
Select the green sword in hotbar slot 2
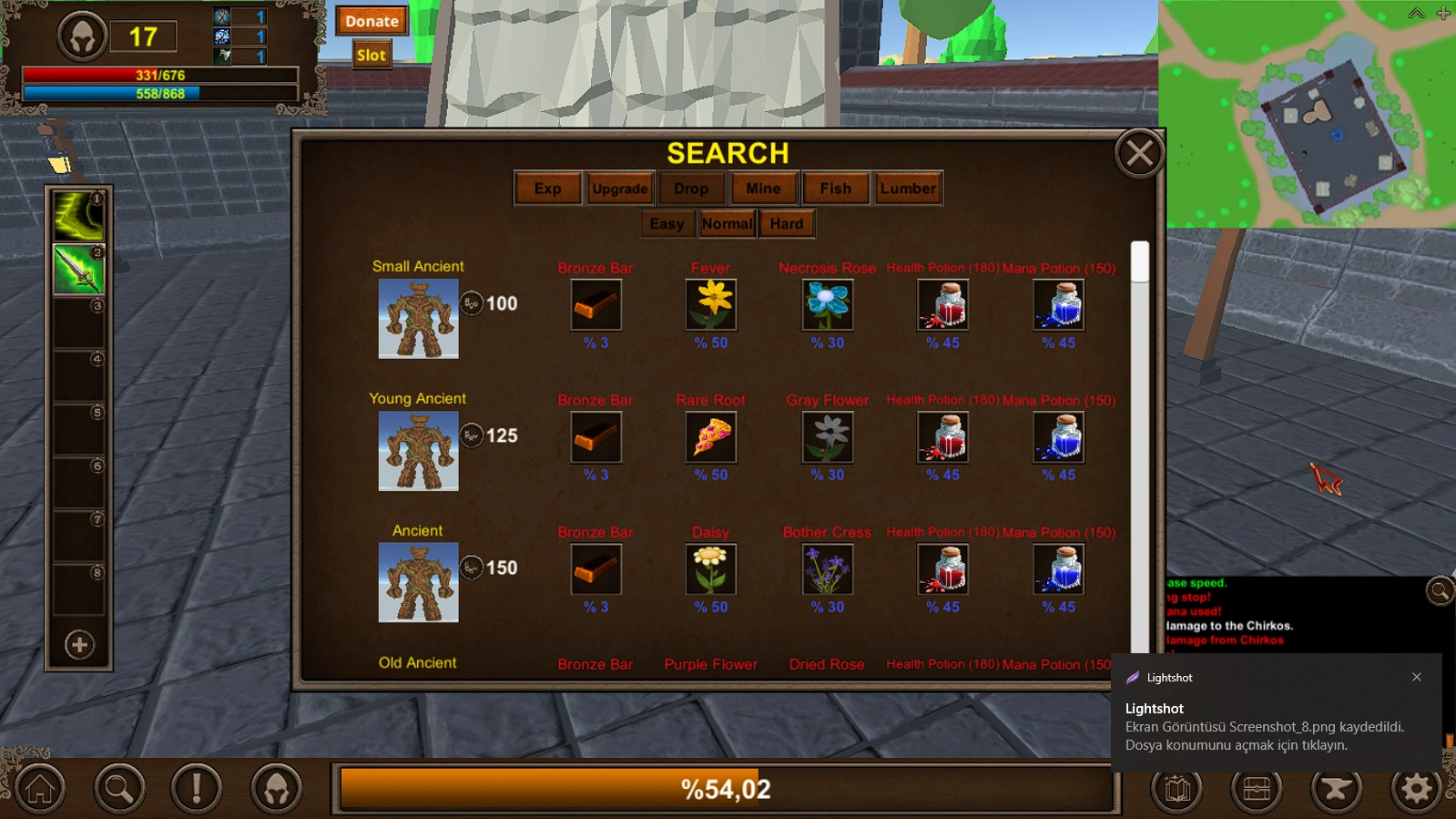(78, 268)
